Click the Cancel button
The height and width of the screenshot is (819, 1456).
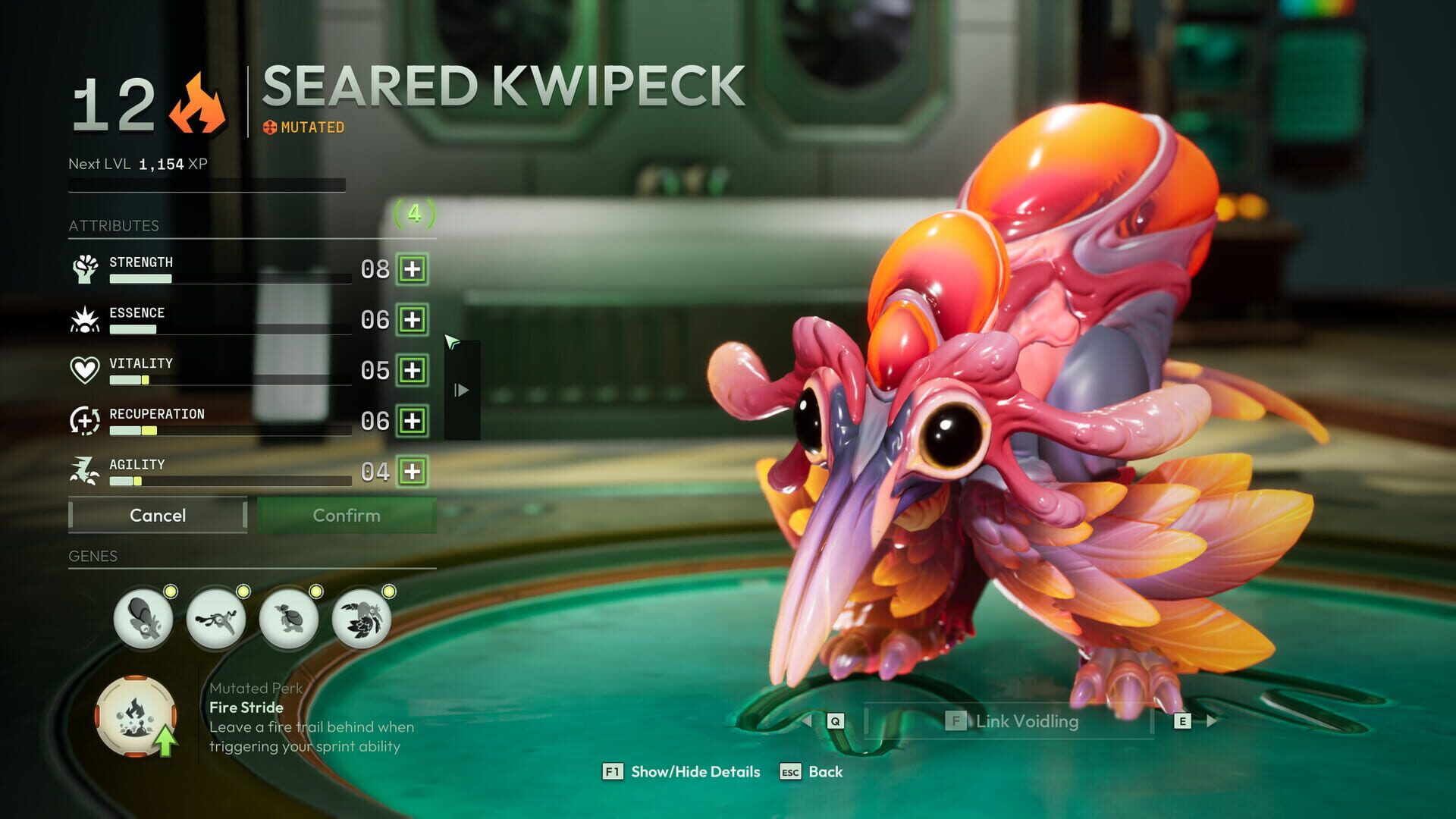tap(157, 516)
